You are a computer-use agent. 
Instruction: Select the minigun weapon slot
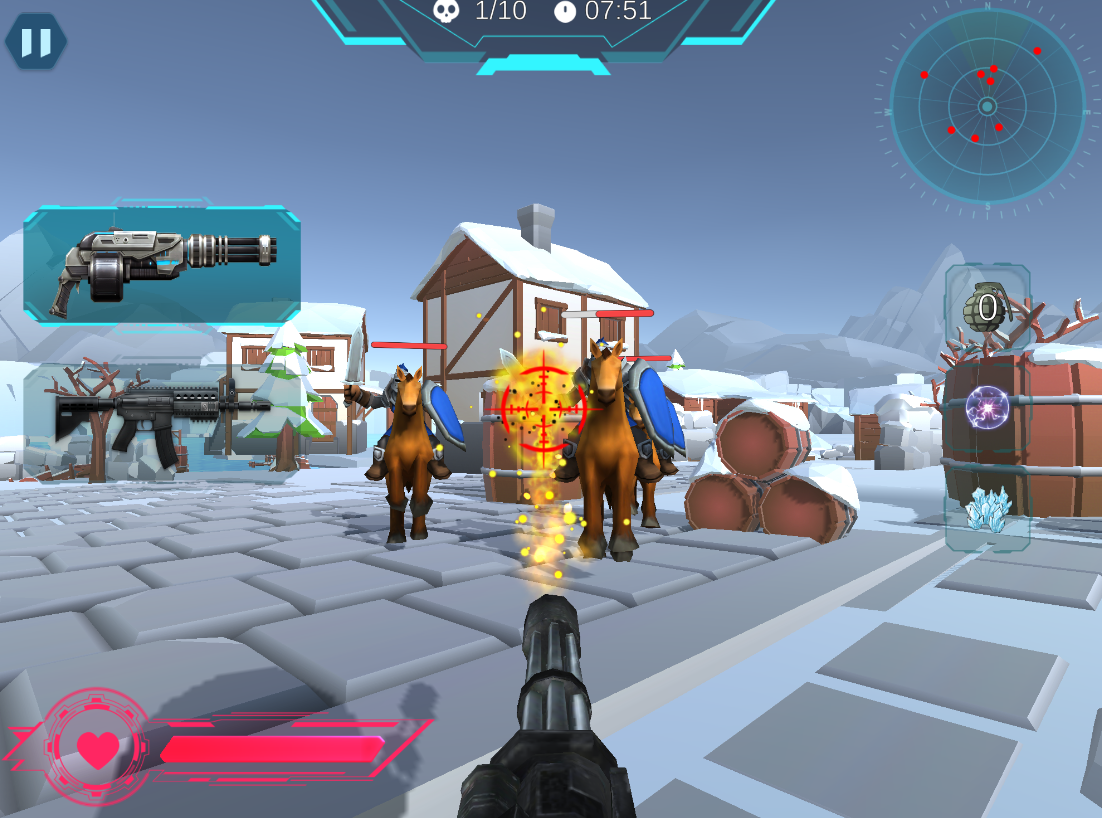[x=162, y=265]
